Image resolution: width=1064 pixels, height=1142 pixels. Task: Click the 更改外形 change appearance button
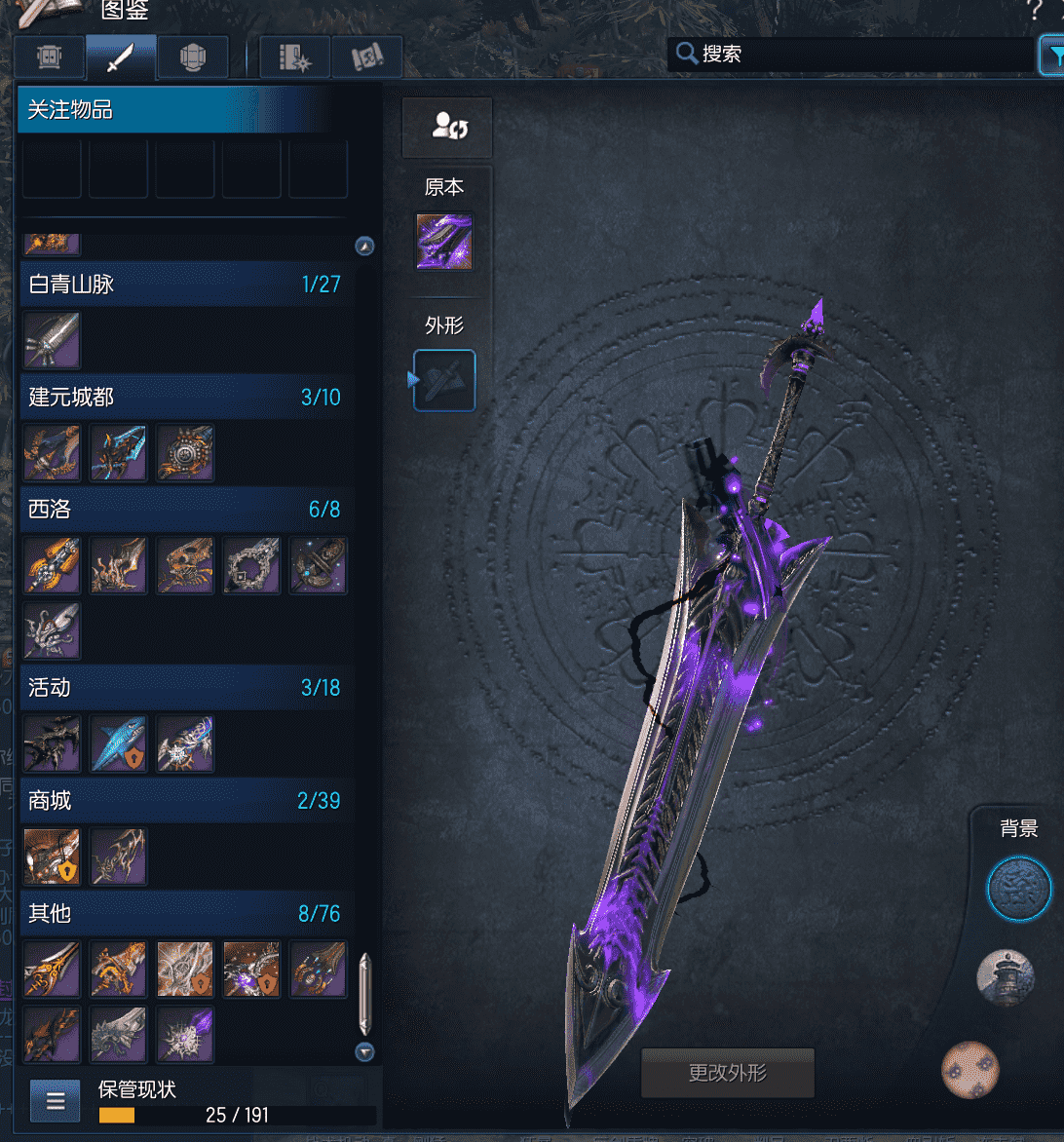[x=727, y=1073]
